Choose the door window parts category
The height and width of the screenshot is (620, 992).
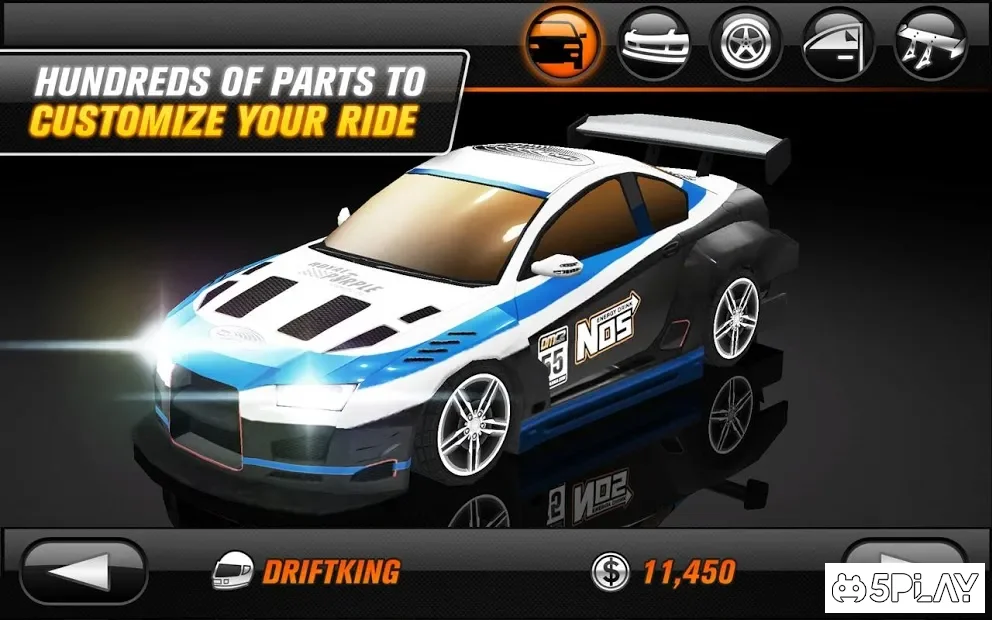click(x=838, y=42)
